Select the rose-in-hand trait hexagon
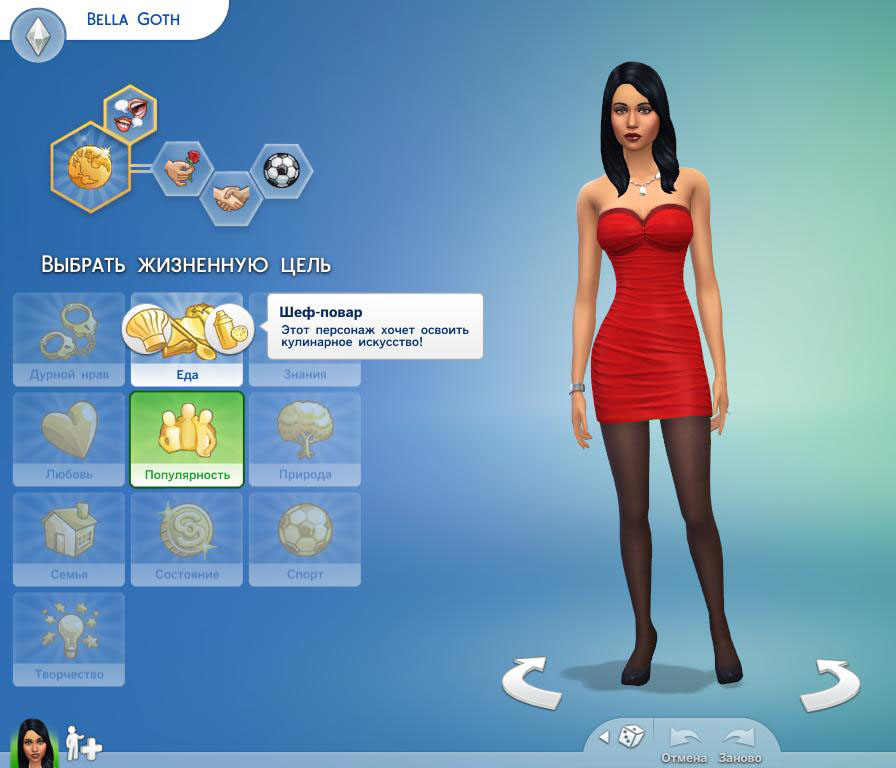896x768 pixels. coord(182,169)
